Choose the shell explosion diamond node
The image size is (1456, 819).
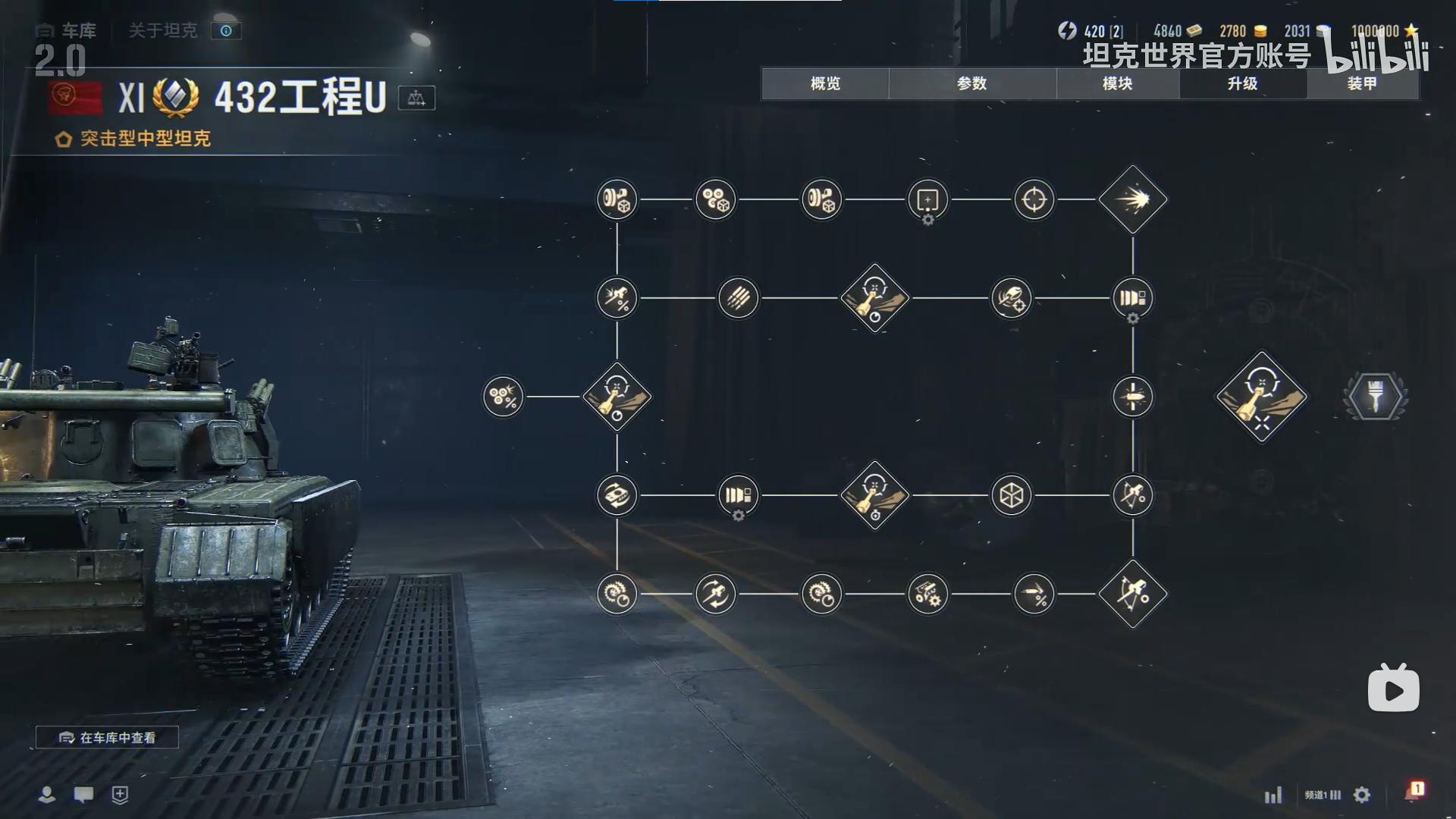1133,199
